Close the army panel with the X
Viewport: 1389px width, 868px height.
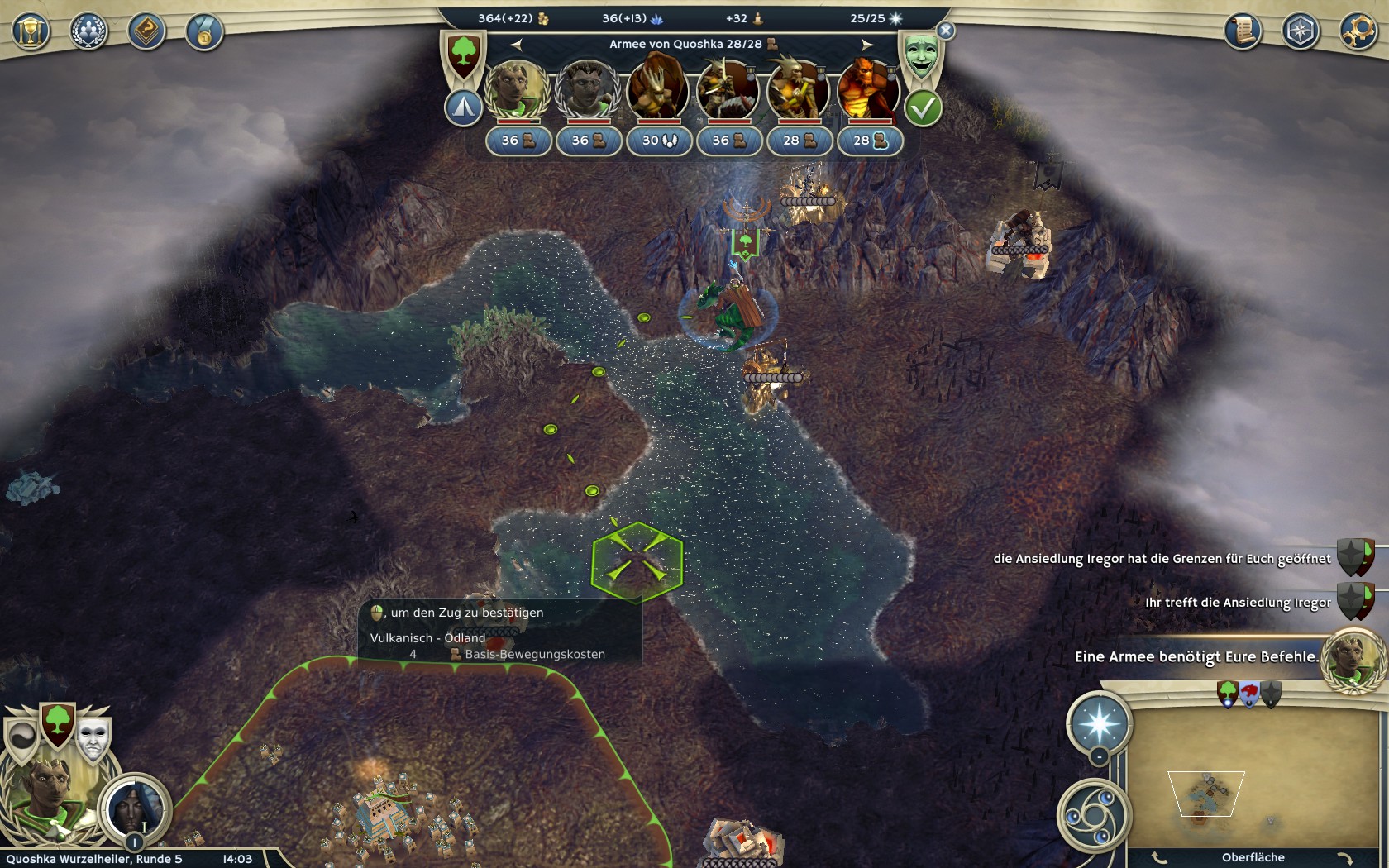(x=946, y=31)
